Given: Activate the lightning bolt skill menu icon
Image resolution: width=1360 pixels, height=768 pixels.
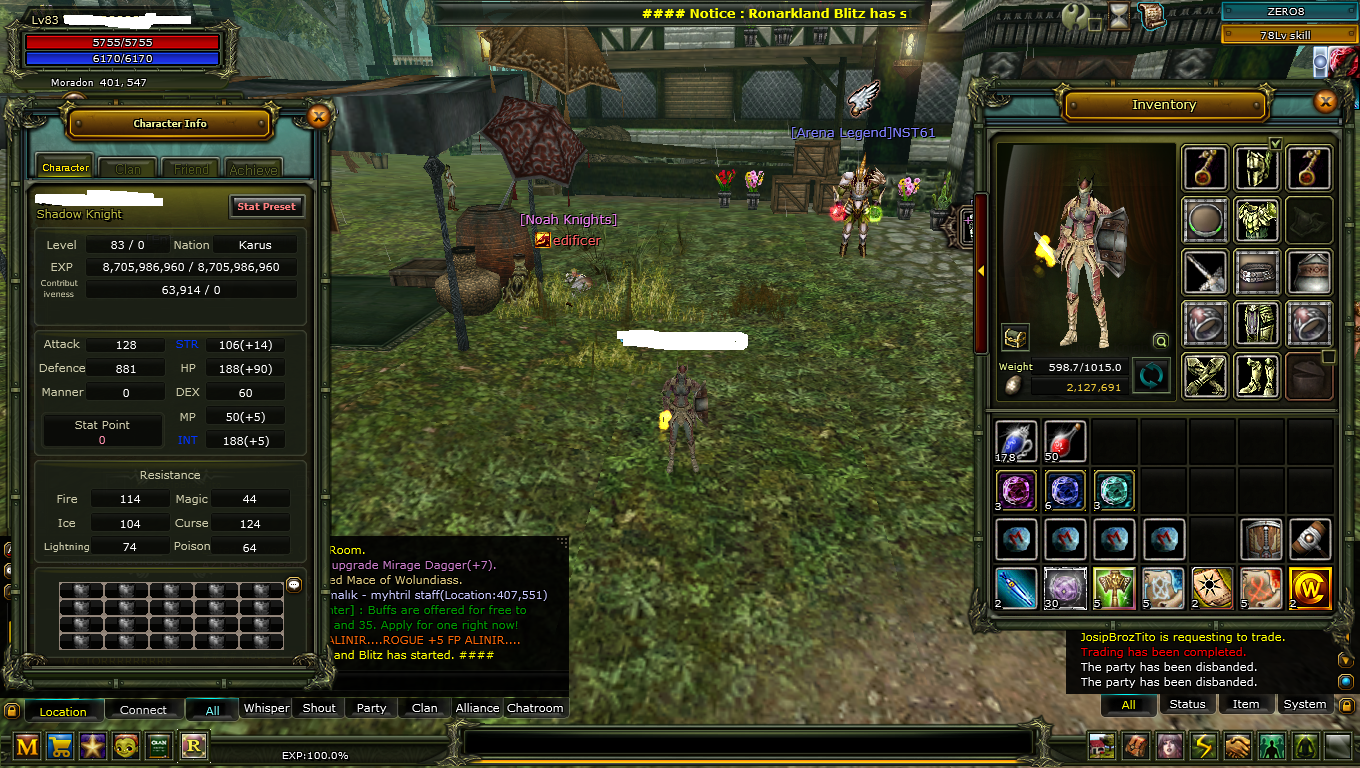Looking at the screenshot, I should click(x=1203, y=746).
